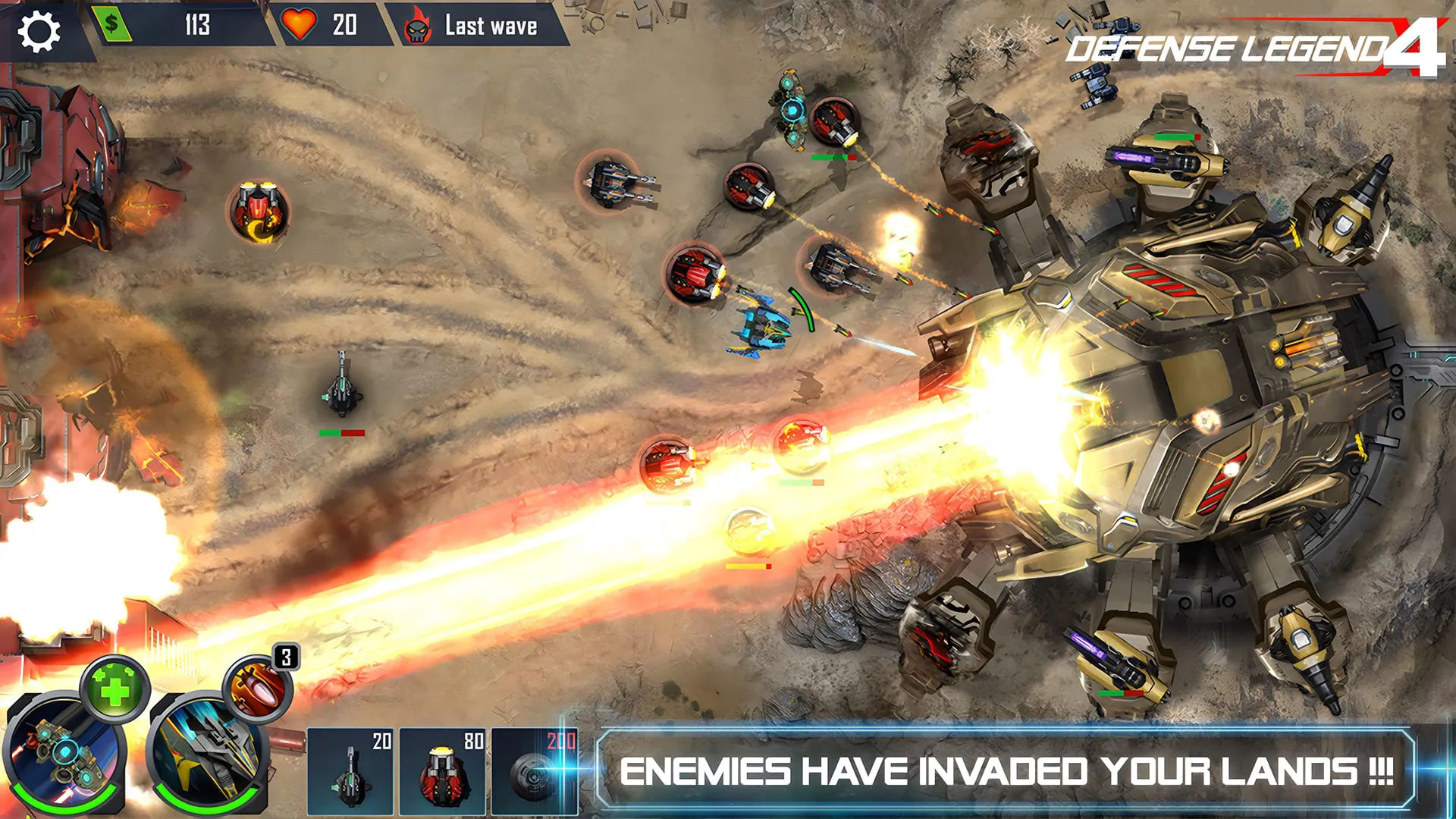
Task: Click the Last wave label
Action: click(x=494, y=25)
